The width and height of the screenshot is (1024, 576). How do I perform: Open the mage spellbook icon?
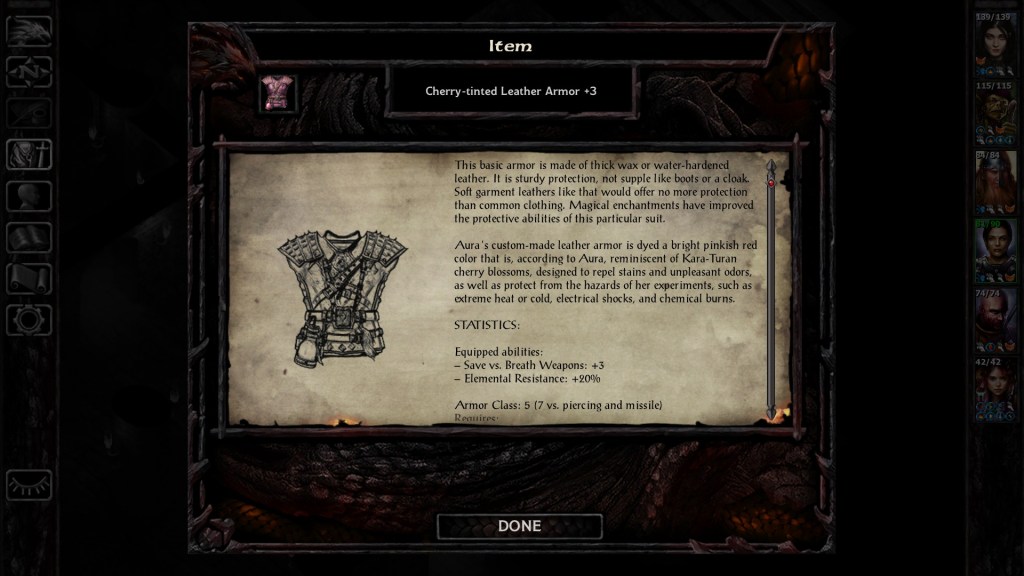29,237
